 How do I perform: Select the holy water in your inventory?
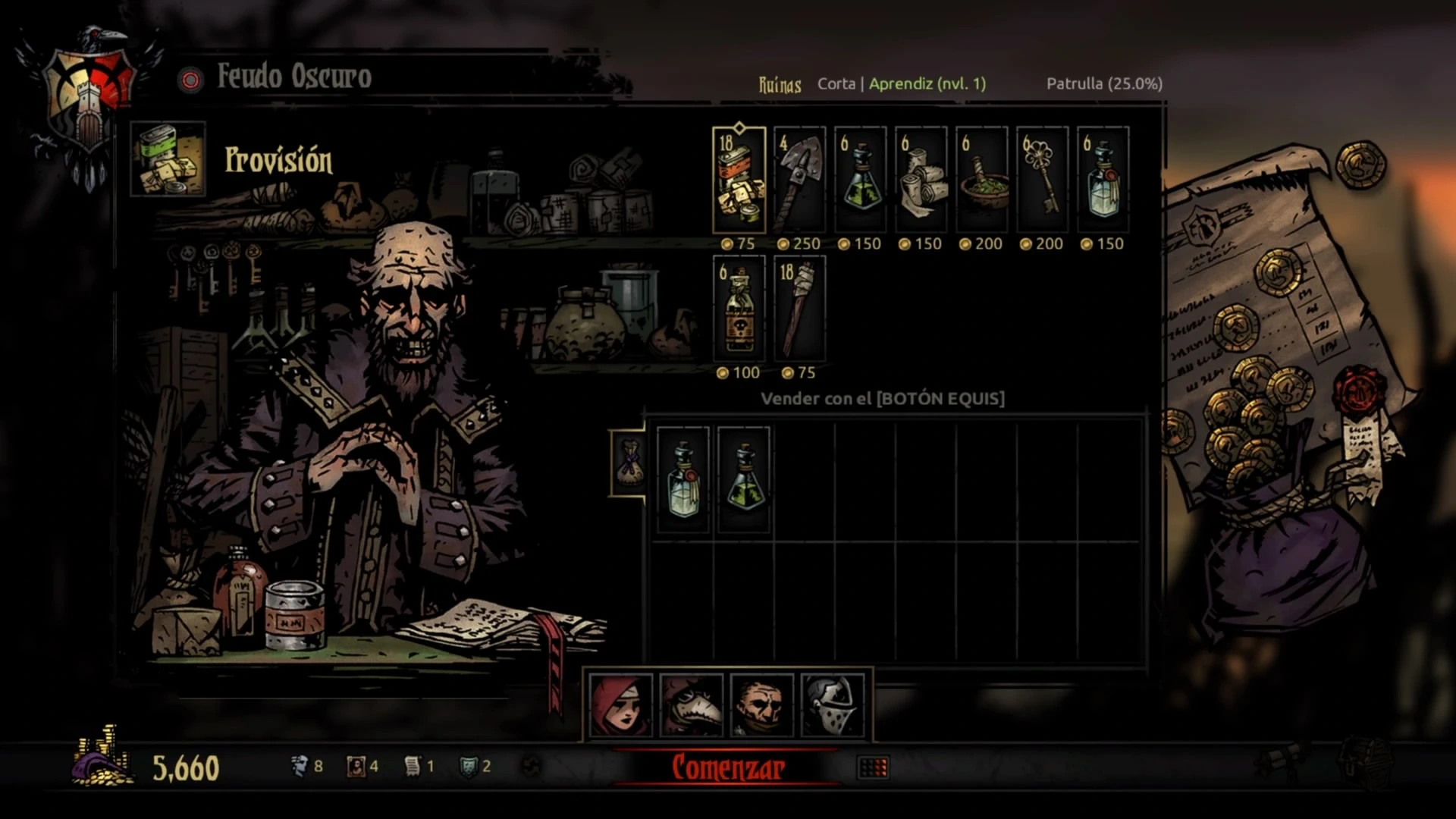(683, 480)
